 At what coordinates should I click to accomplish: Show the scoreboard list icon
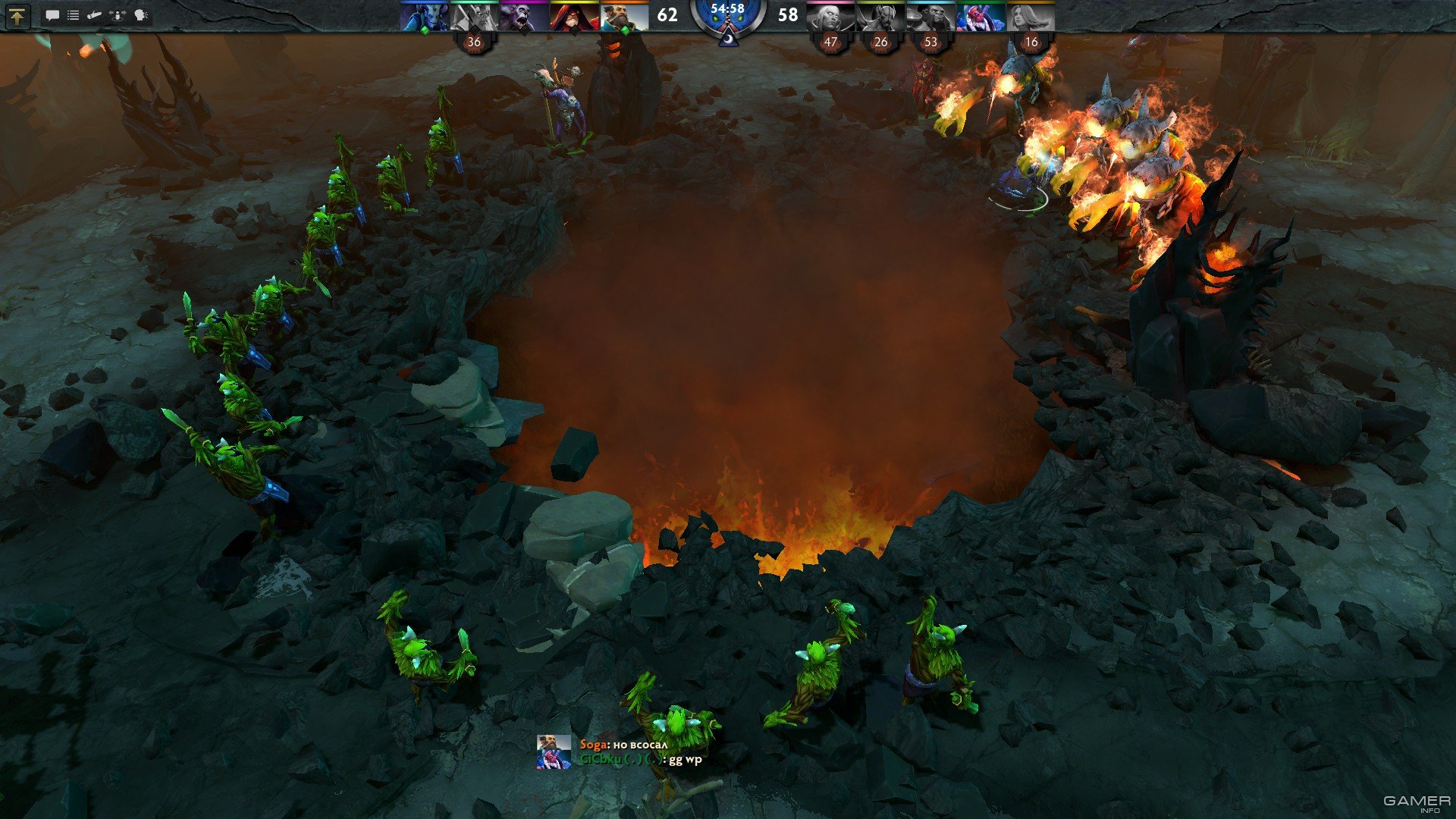(x=74, y=15)
